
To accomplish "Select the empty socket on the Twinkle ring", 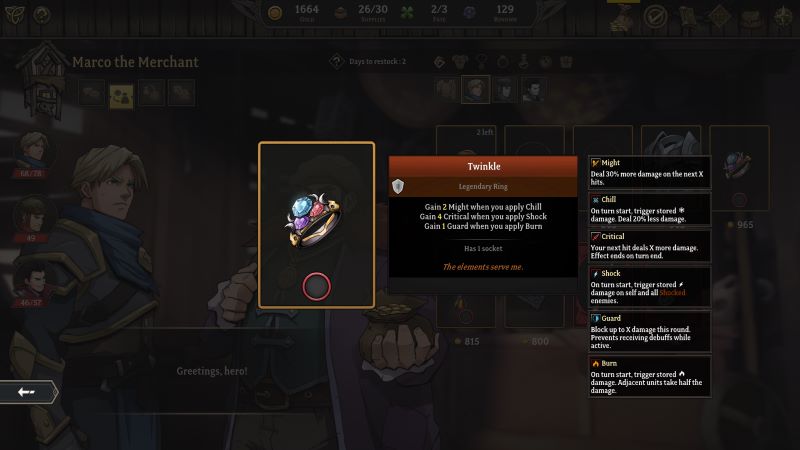I will tap(317, 288).
